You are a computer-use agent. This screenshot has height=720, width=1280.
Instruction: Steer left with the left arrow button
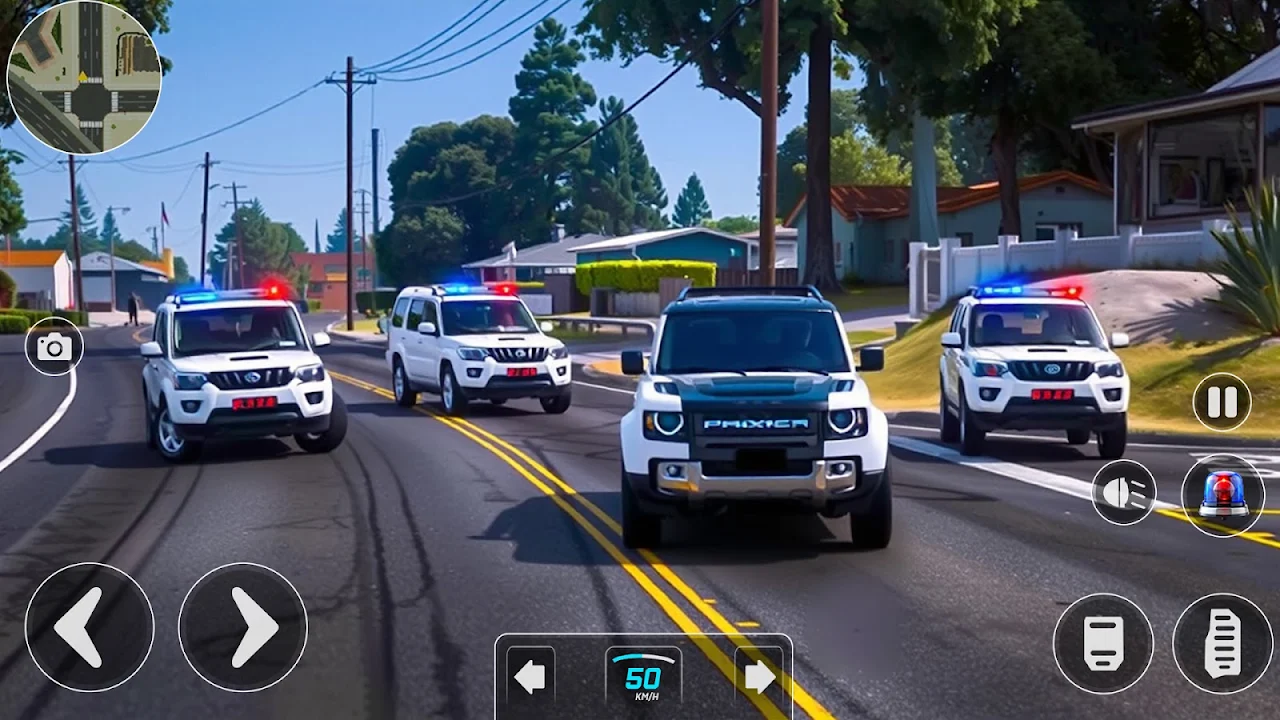89,627
